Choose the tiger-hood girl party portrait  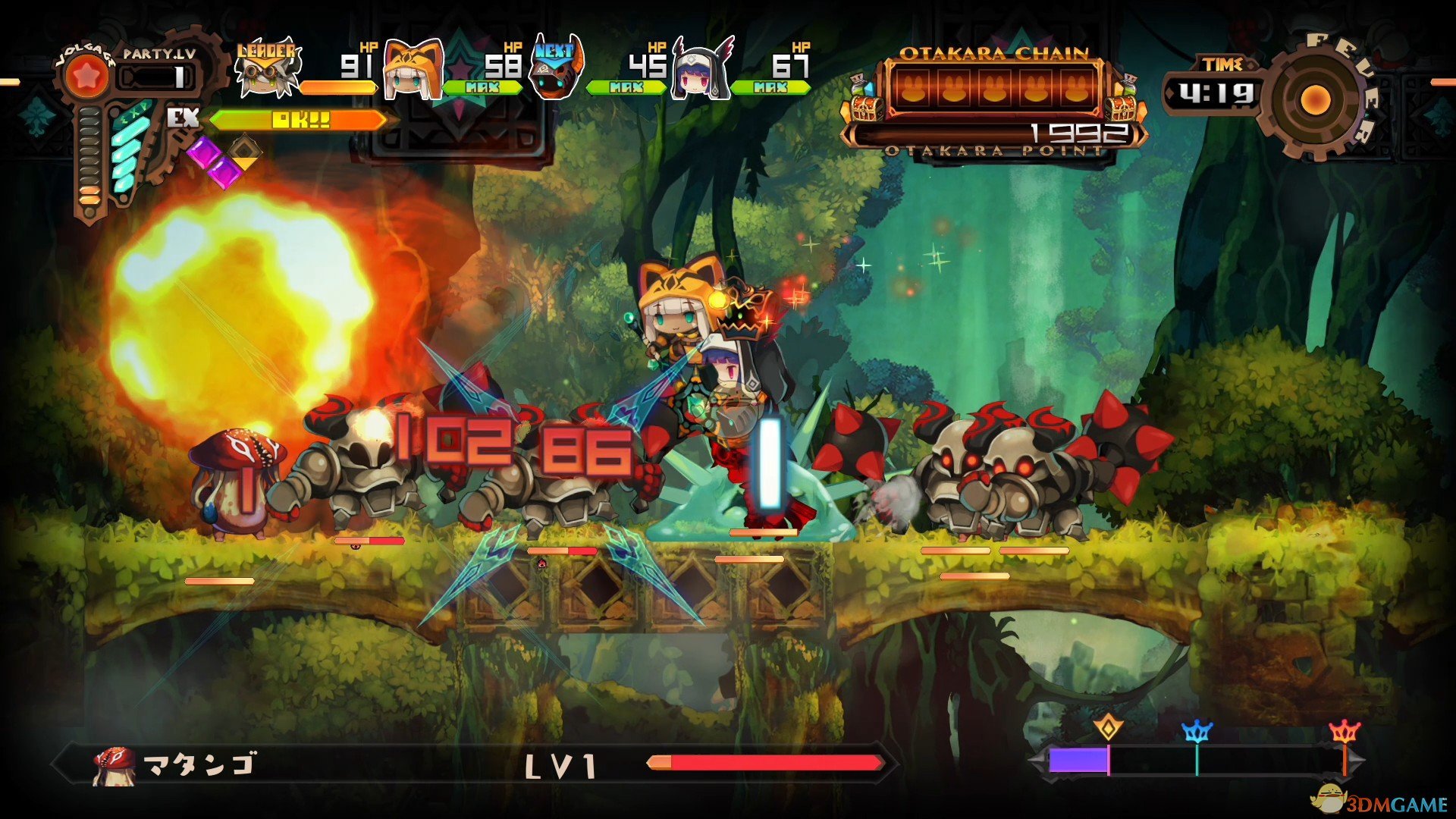pyautogui.click(x=413, y=71)
